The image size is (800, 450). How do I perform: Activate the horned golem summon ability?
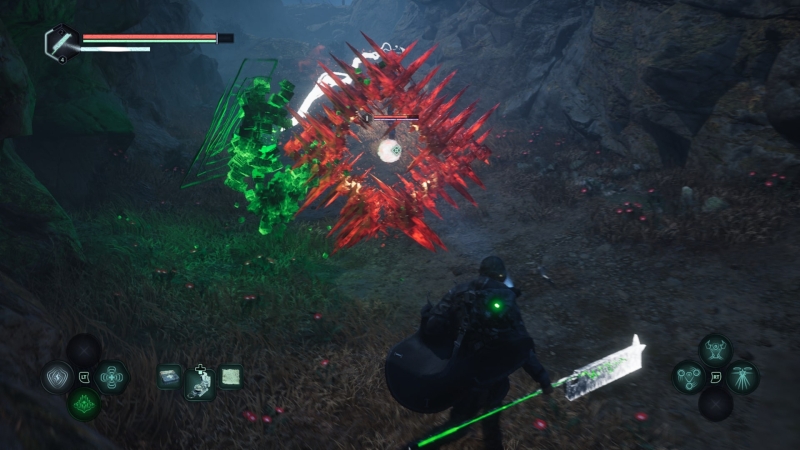pos(715,350)
